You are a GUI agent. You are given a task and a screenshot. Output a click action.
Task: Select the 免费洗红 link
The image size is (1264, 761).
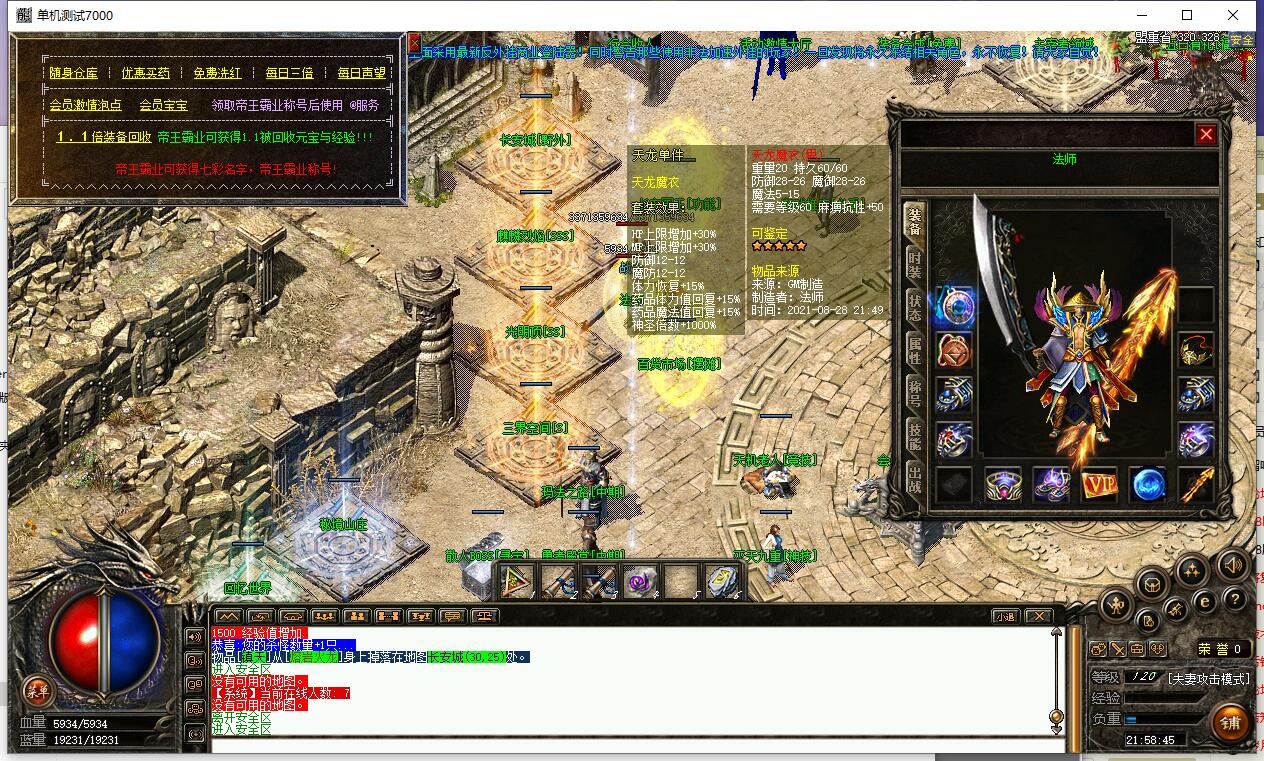coord(217,73)
